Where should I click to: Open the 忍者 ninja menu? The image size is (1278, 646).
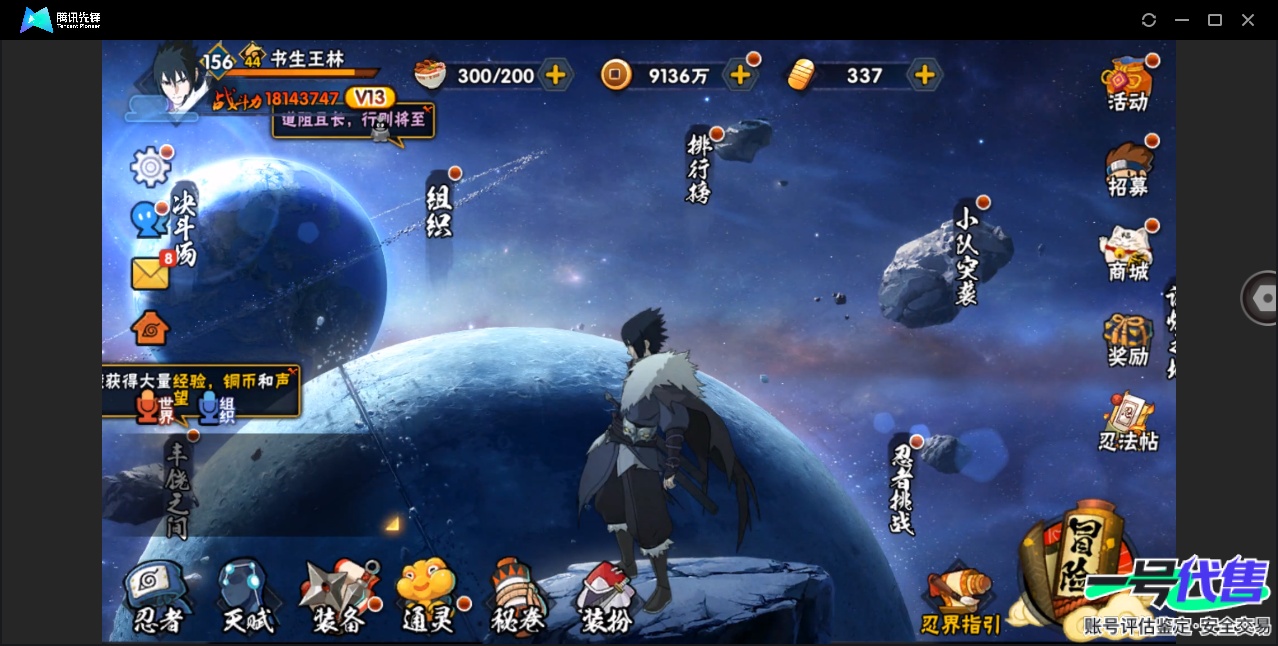tap(157, 597)
